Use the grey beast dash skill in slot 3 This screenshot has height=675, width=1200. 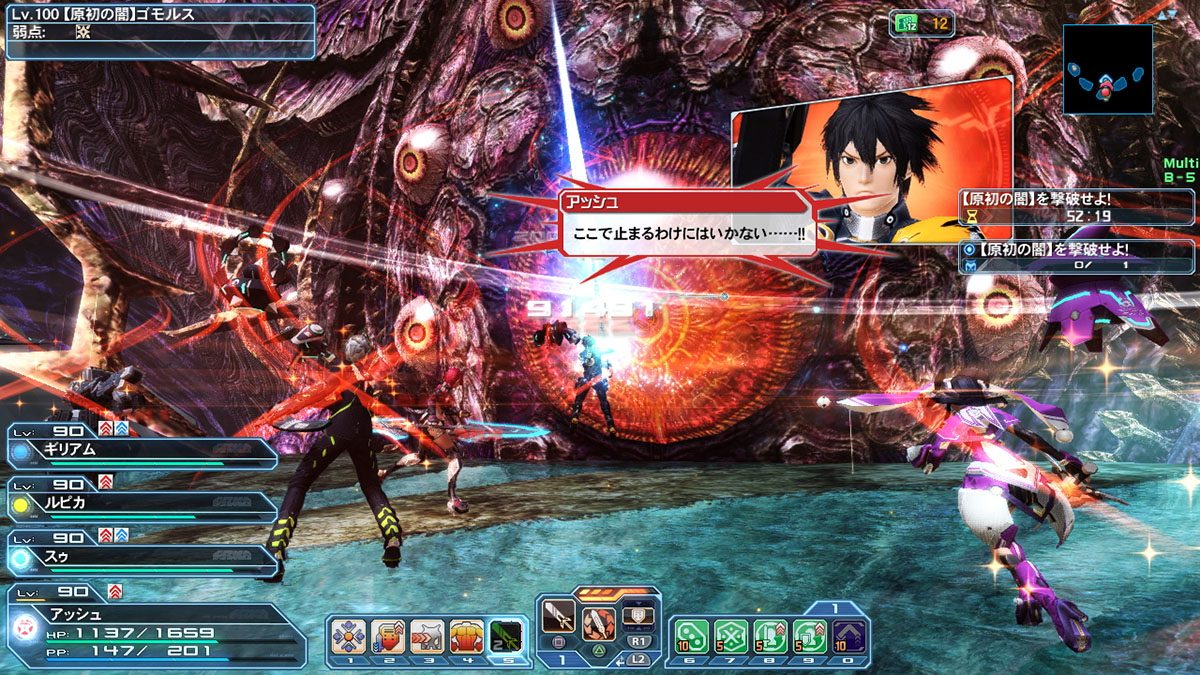coord(427,637)
